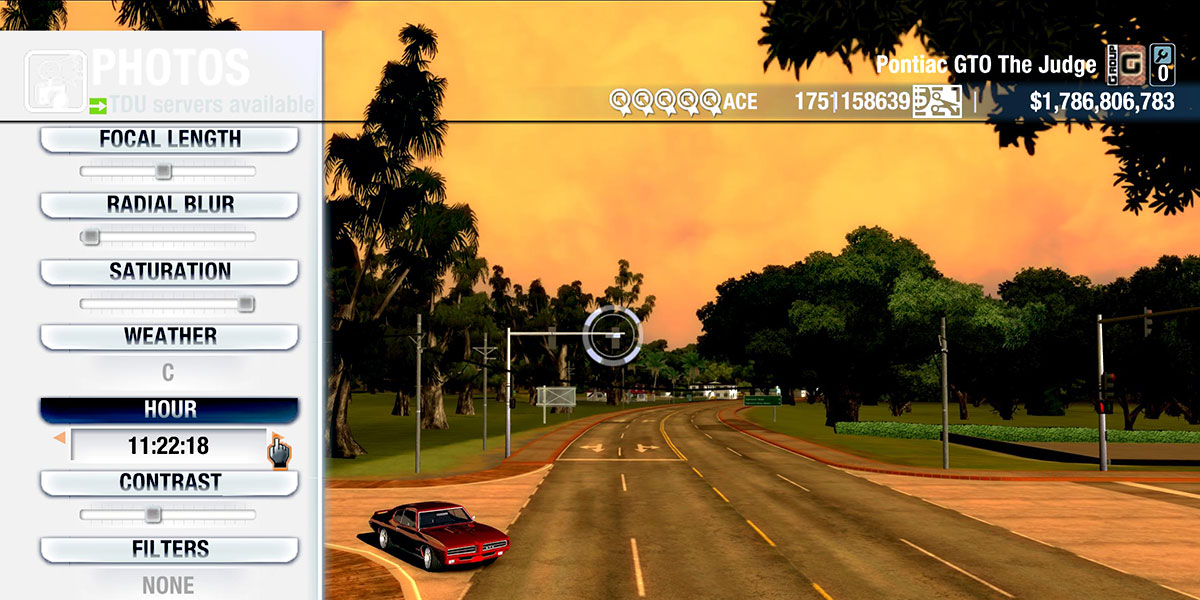Choose the Saturation setting

[x=169, y=271]
